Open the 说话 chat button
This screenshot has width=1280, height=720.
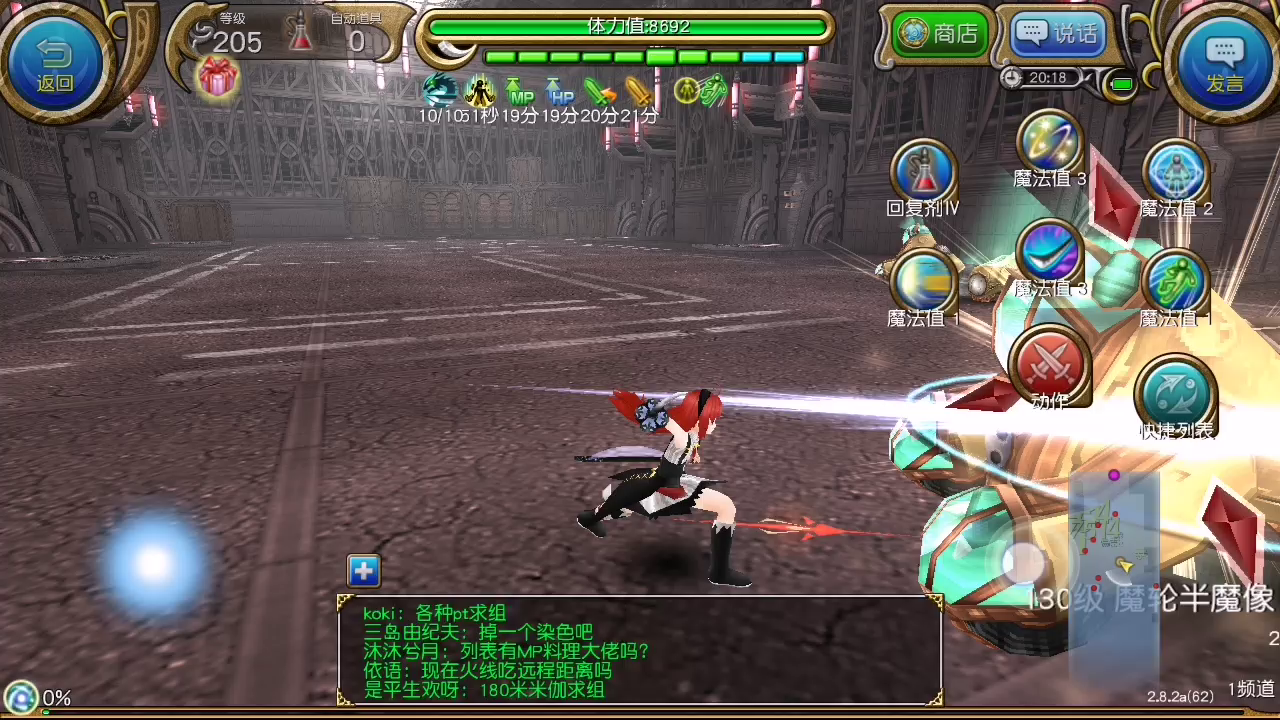(x=1058, y=33)
